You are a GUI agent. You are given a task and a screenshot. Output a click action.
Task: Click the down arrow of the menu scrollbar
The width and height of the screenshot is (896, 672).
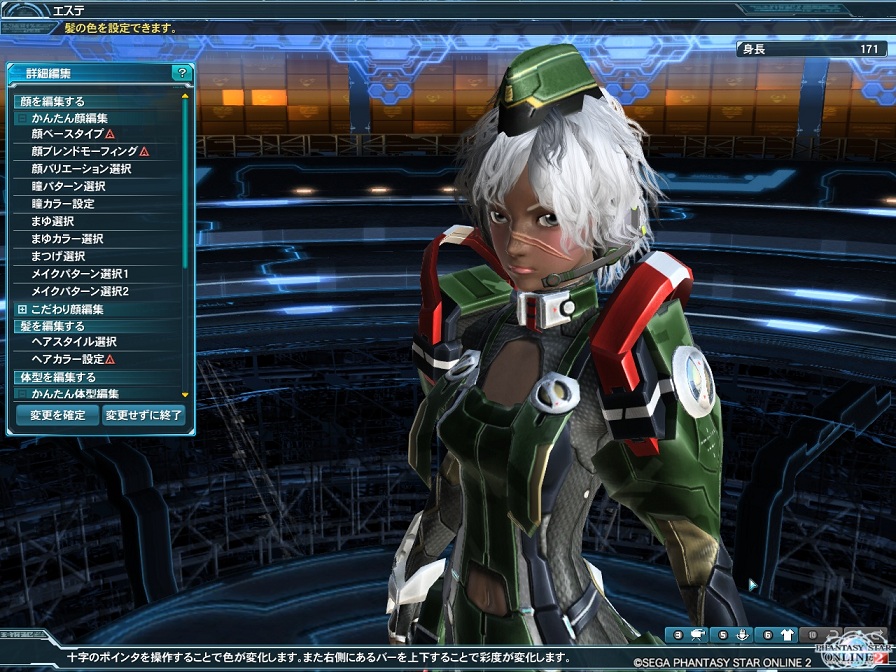click(185, 395)
